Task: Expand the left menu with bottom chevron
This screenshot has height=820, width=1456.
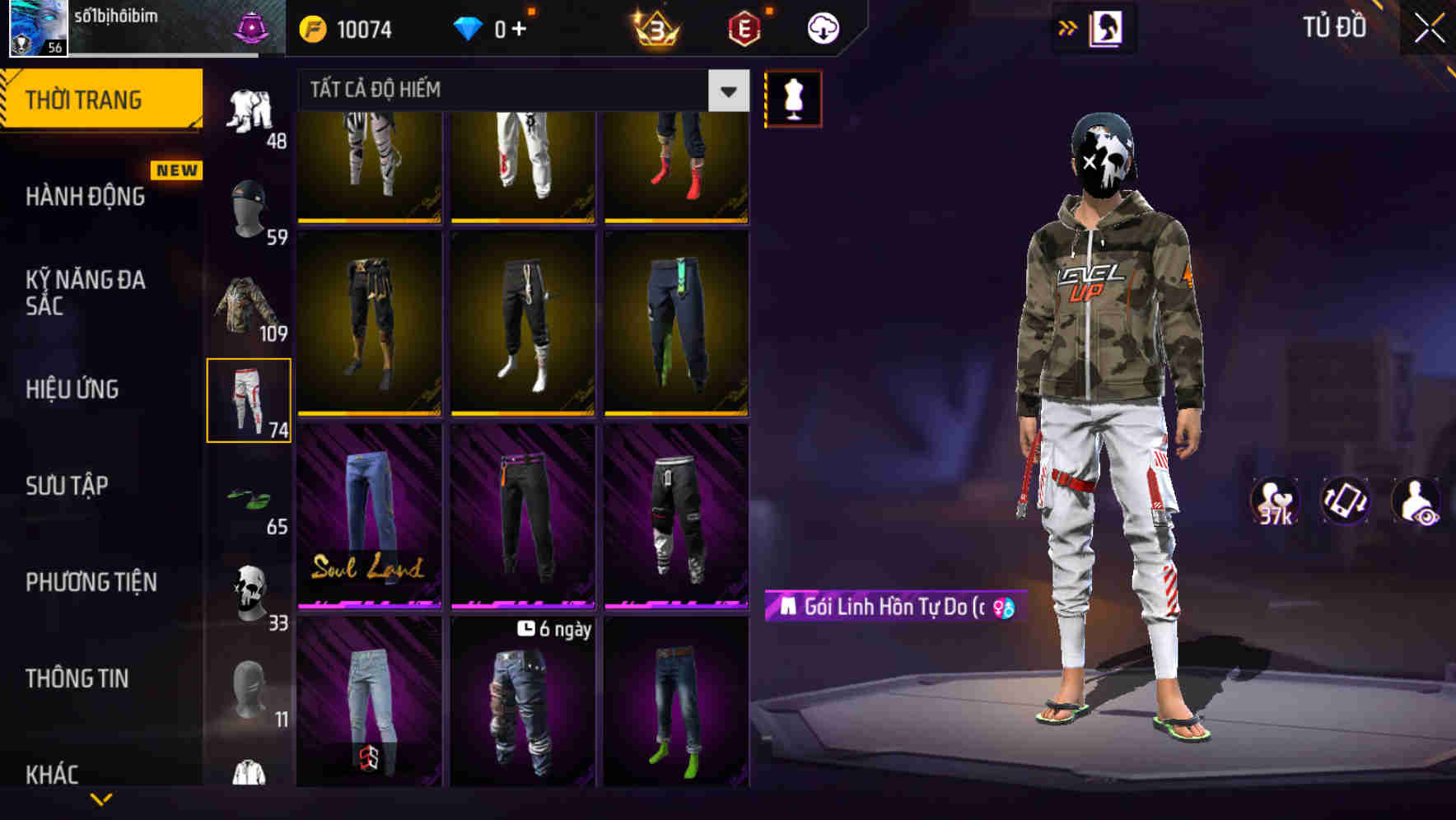Action: click(101, 800)
